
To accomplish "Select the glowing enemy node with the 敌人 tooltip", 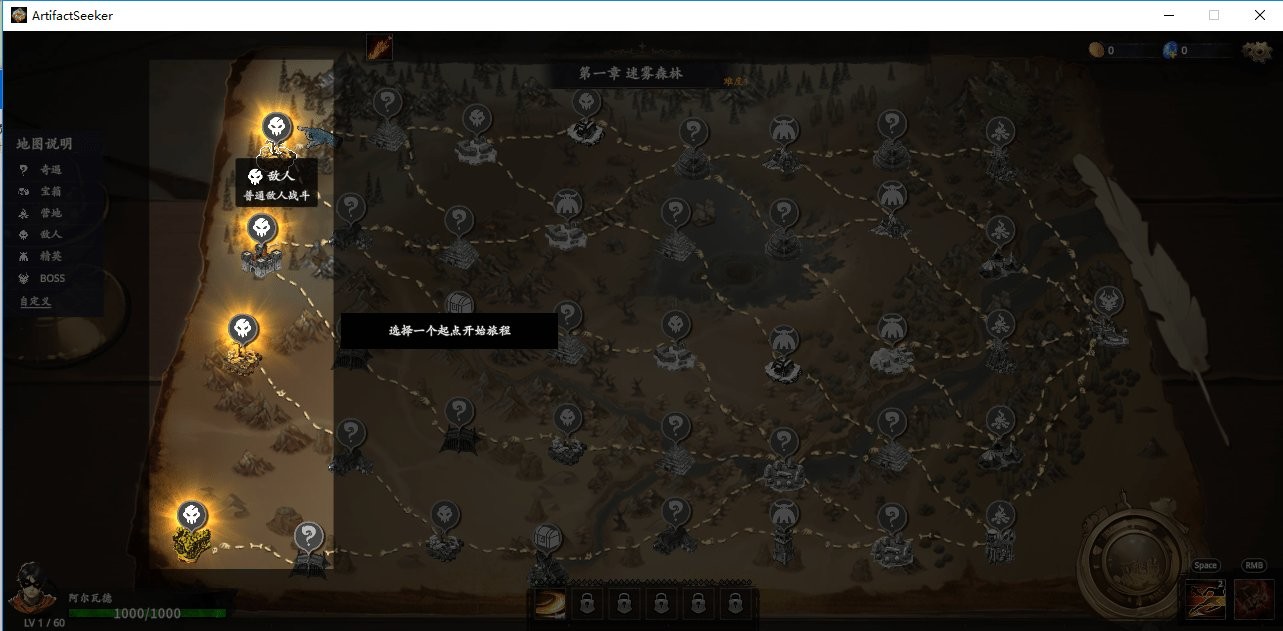I will click(x=277, y=128).
